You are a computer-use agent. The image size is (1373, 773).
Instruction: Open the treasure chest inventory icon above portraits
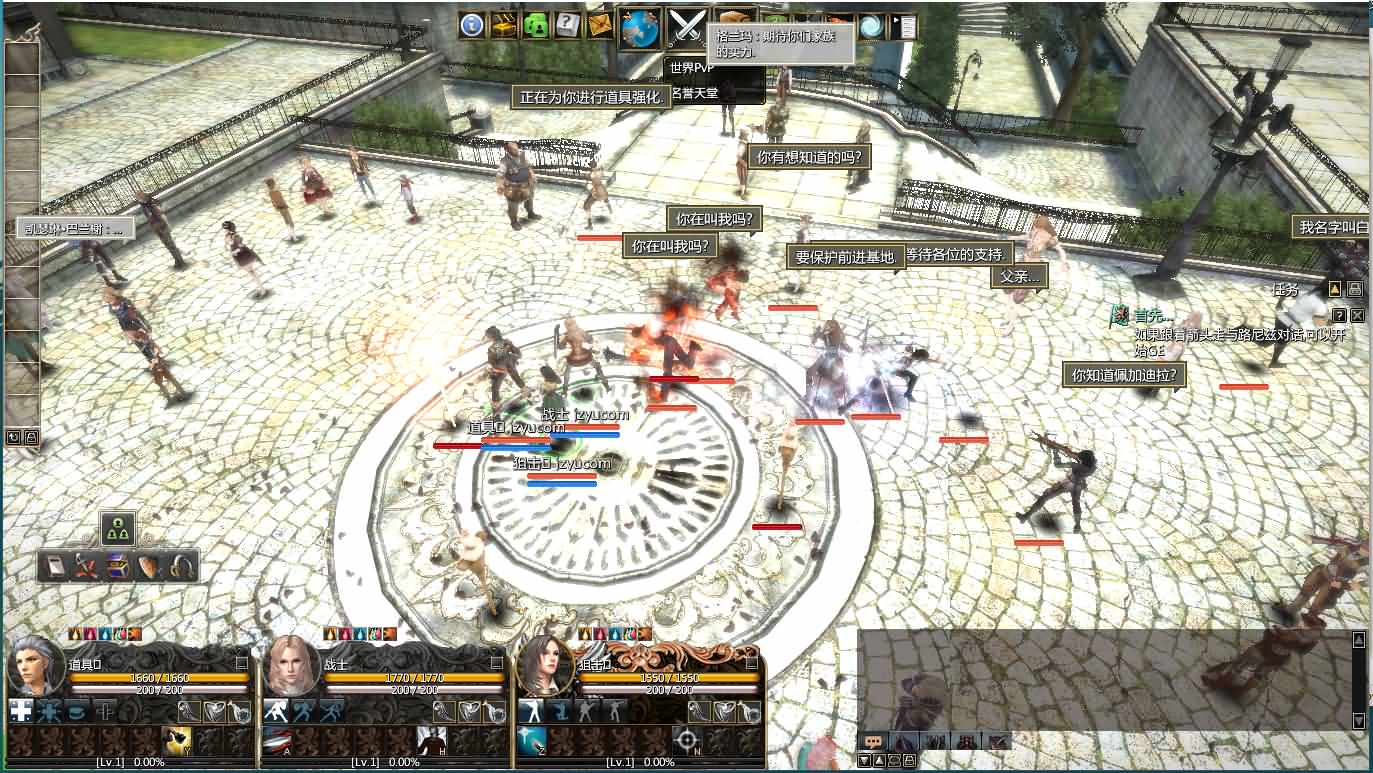pyautogui.click(x=118, y=567)
